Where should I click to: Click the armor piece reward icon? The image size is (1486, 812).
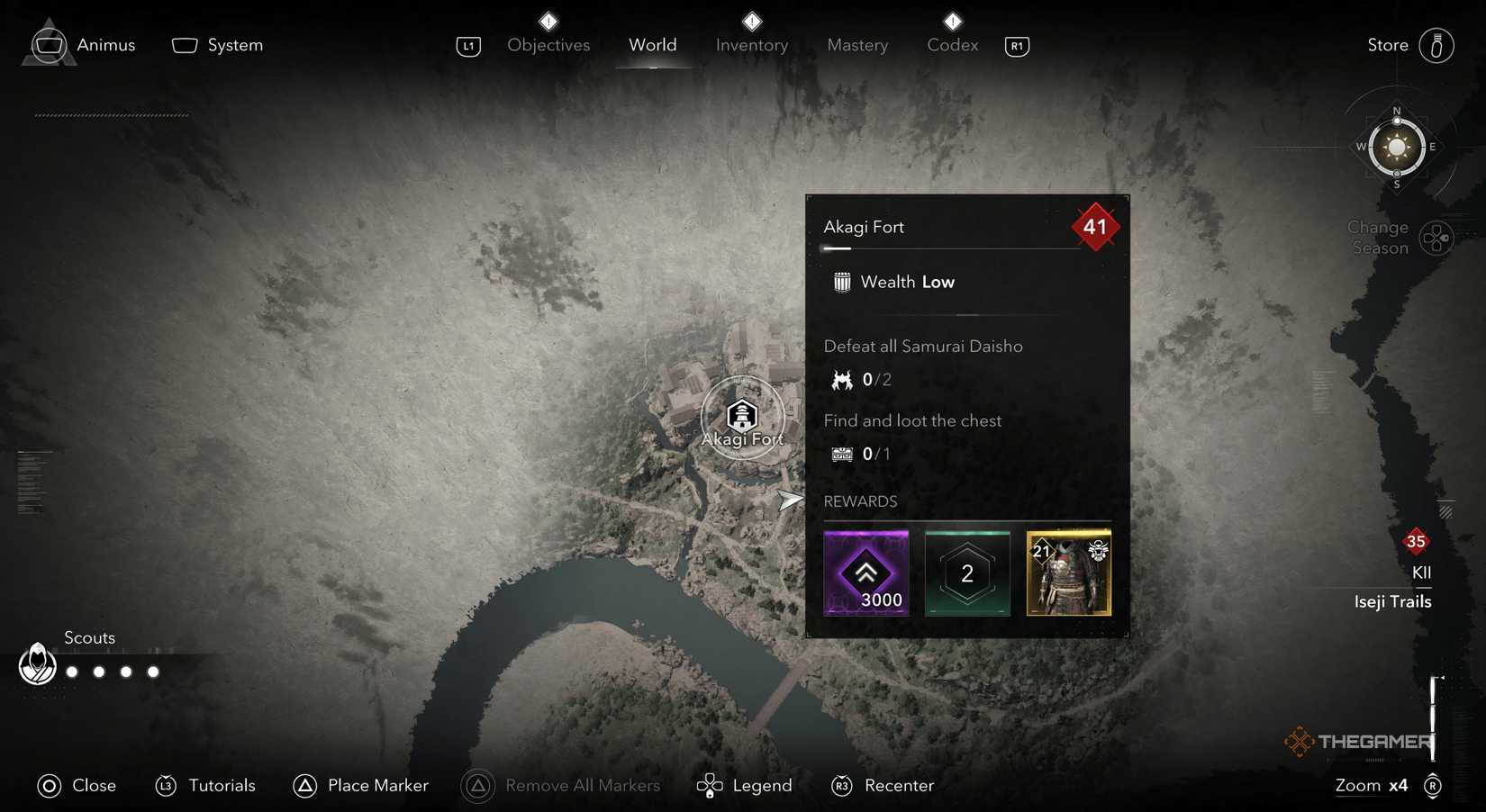(1068, 573)
